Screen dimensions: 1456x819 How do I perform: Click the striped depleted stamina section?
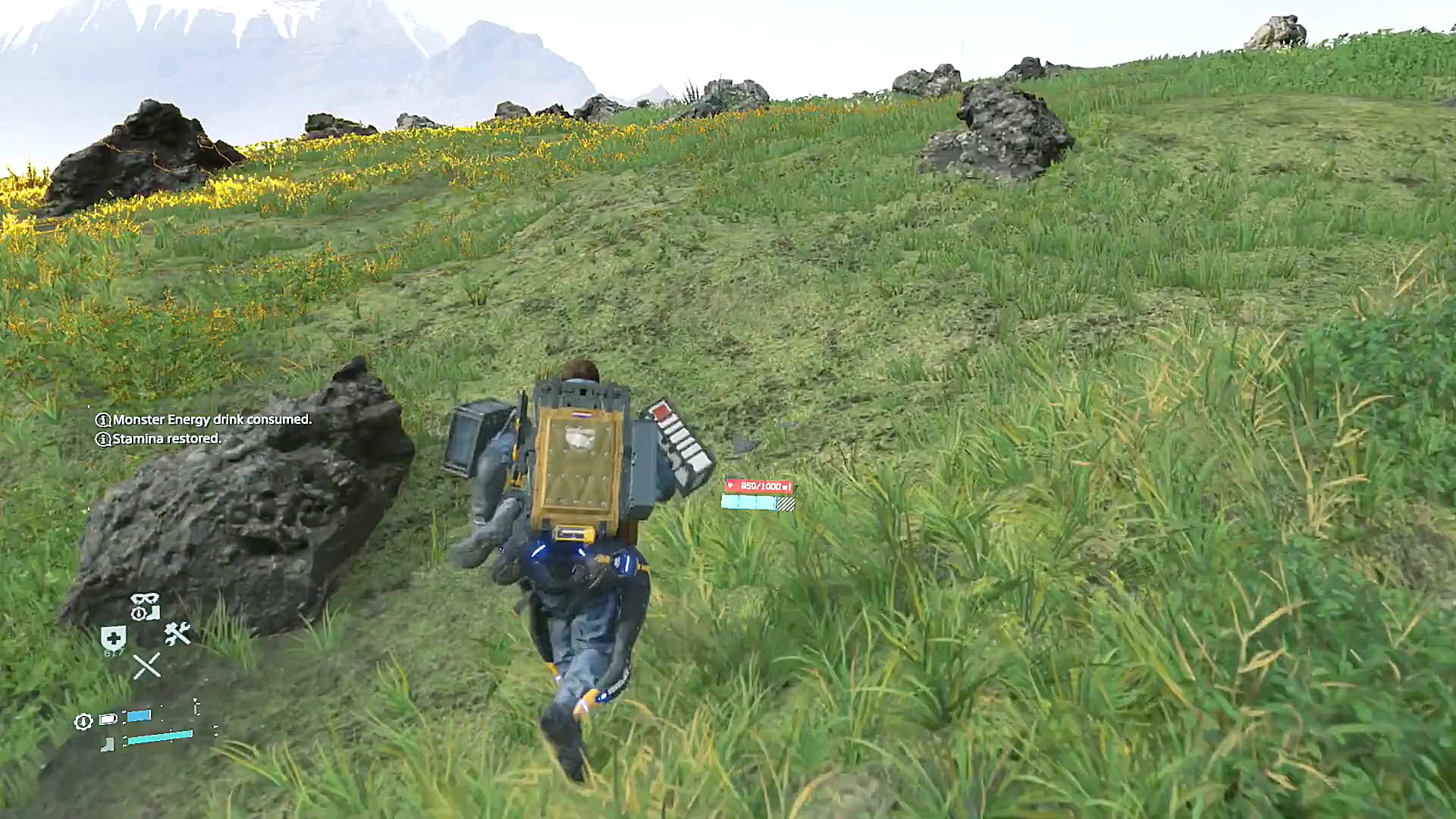click(786, 504)
